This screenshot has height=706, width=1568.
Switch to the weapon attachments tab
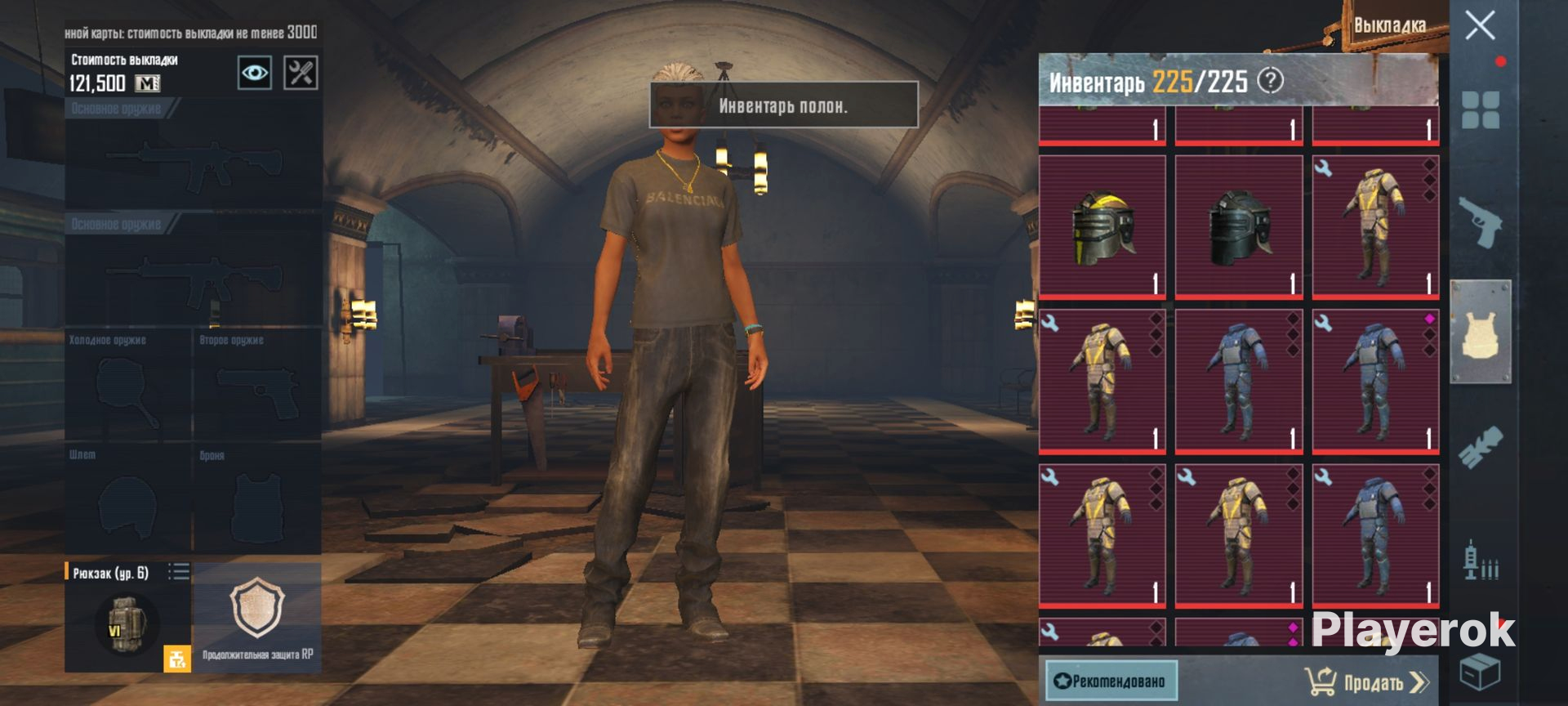(x=1480, y=447)
